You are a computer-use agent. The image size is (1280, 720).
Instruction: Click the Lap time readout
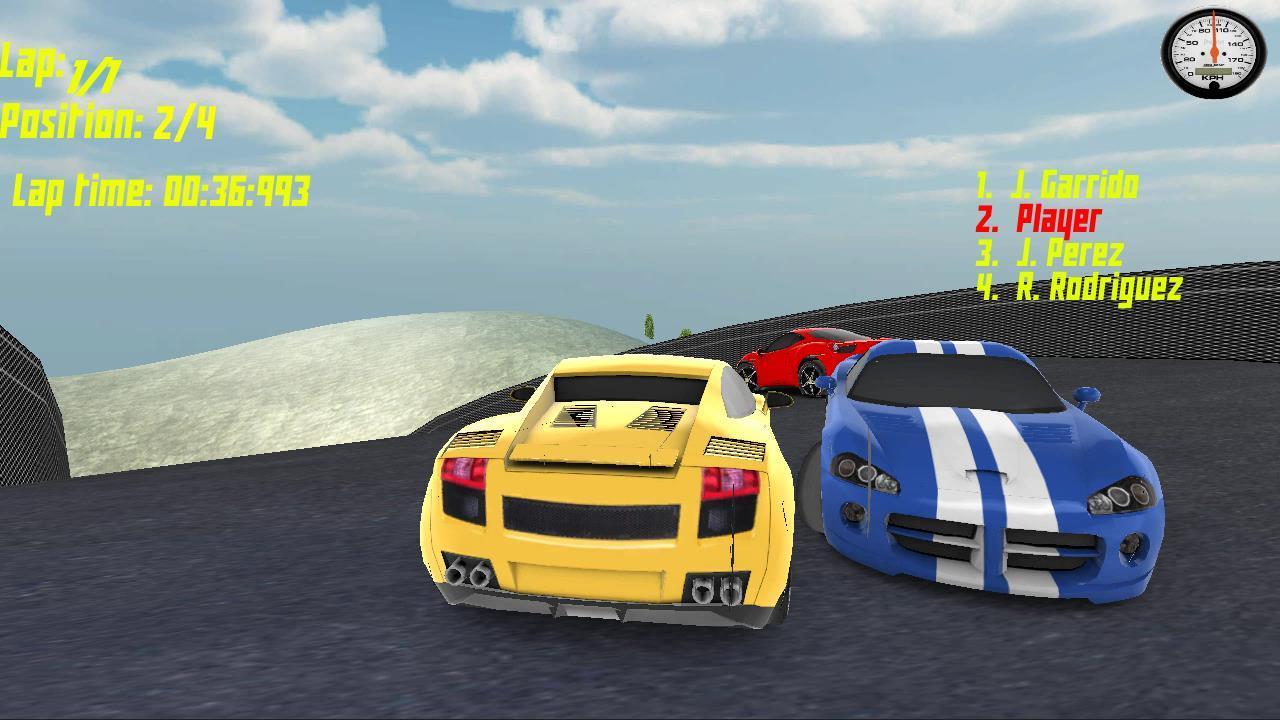(x=160, y=187)
